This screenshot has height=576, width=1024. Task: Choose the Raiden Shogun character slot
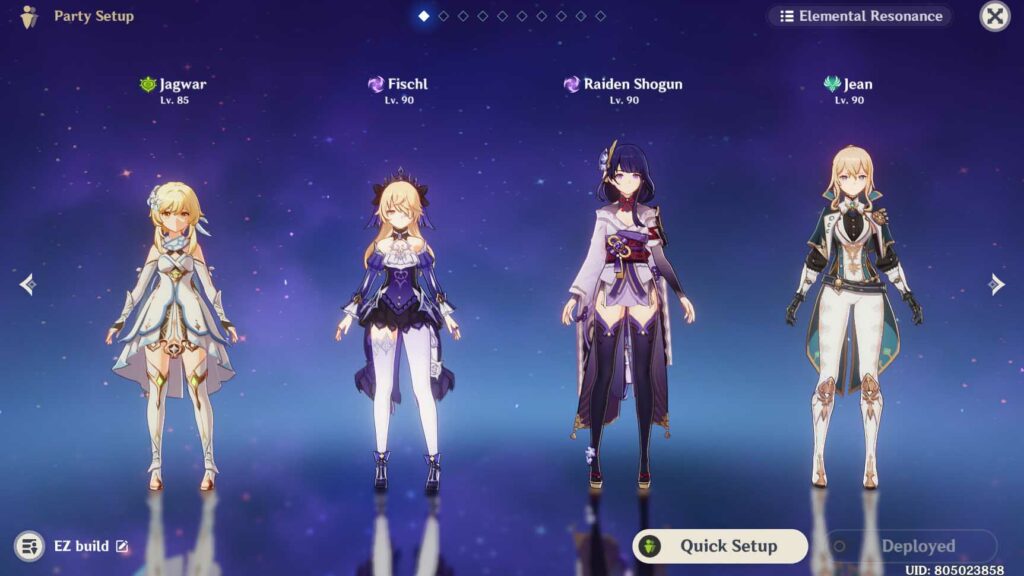pyautogui.click(x=622, y=320)
